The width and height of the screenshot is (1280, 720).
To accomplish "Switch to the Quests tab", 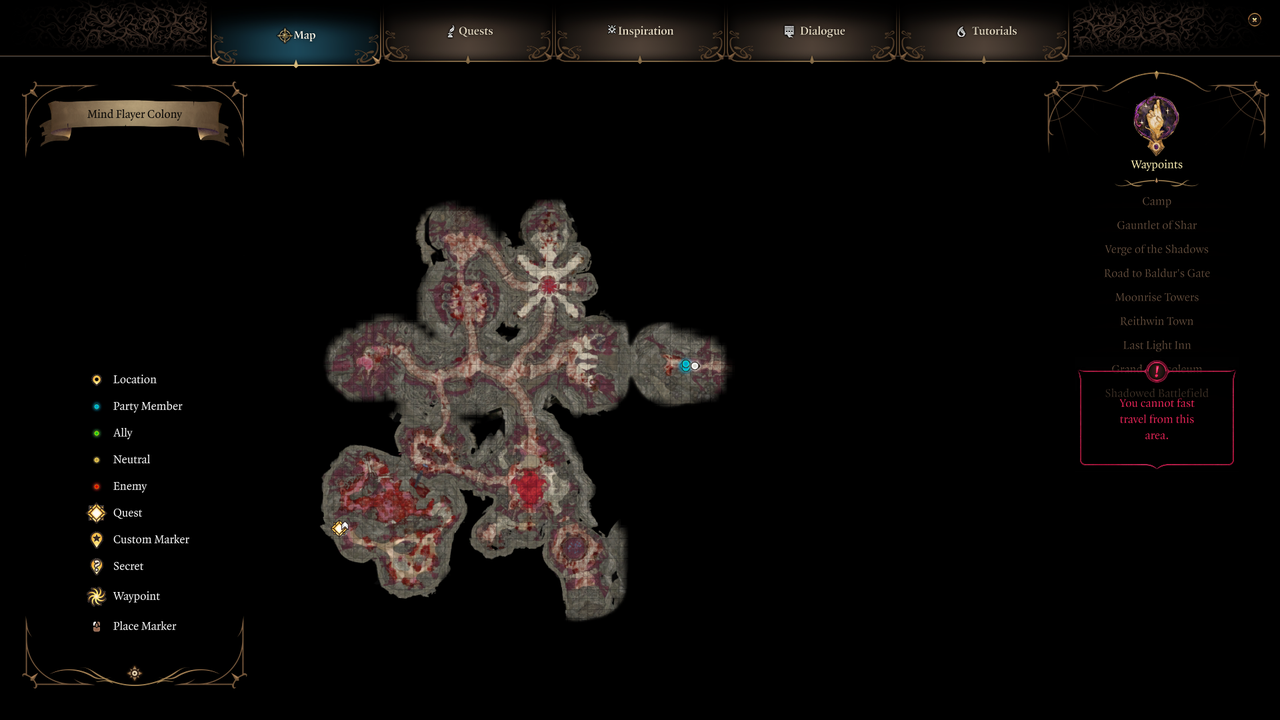I will [469, 31].
